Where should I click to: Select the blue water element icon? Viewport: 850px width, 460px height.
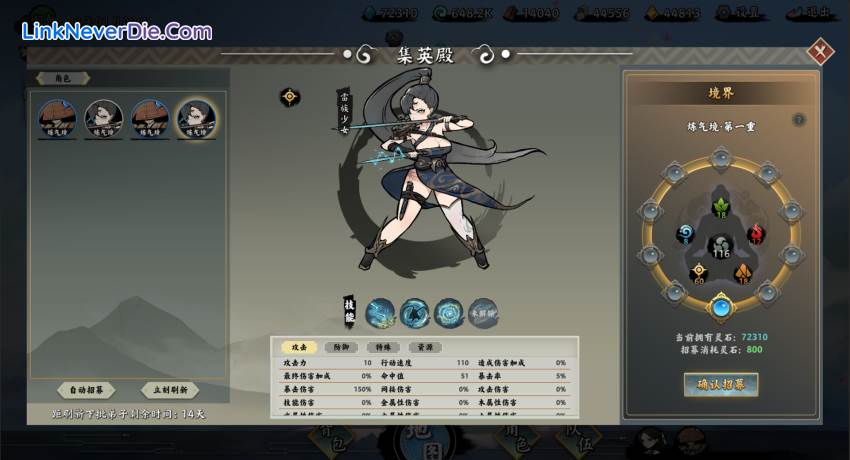point(685,234)
